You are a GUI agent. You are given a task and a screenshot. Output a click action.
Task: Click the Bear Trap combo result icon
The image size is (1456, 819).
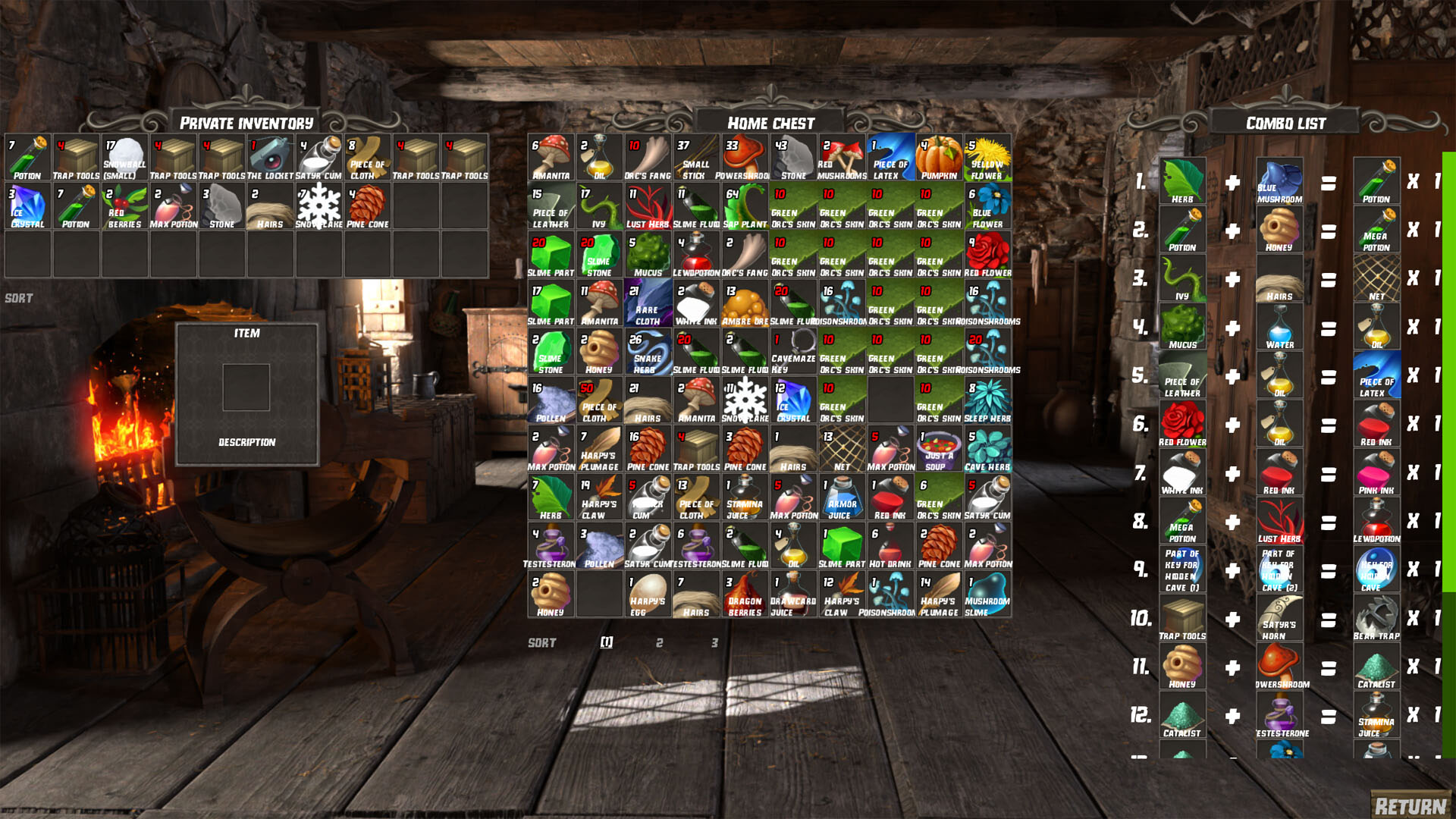coord(1376,617)
